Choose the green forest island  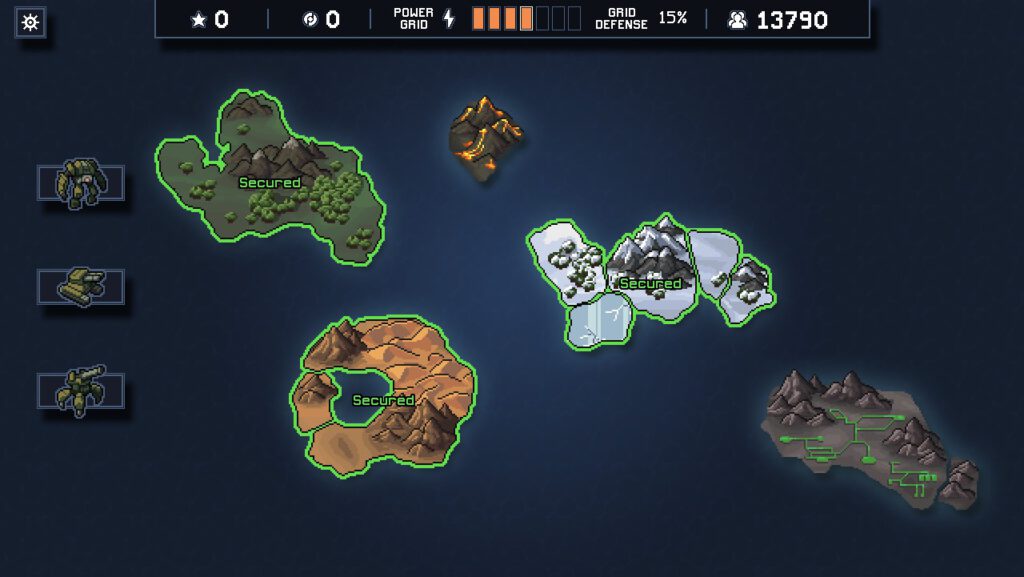tap(270, 185)
